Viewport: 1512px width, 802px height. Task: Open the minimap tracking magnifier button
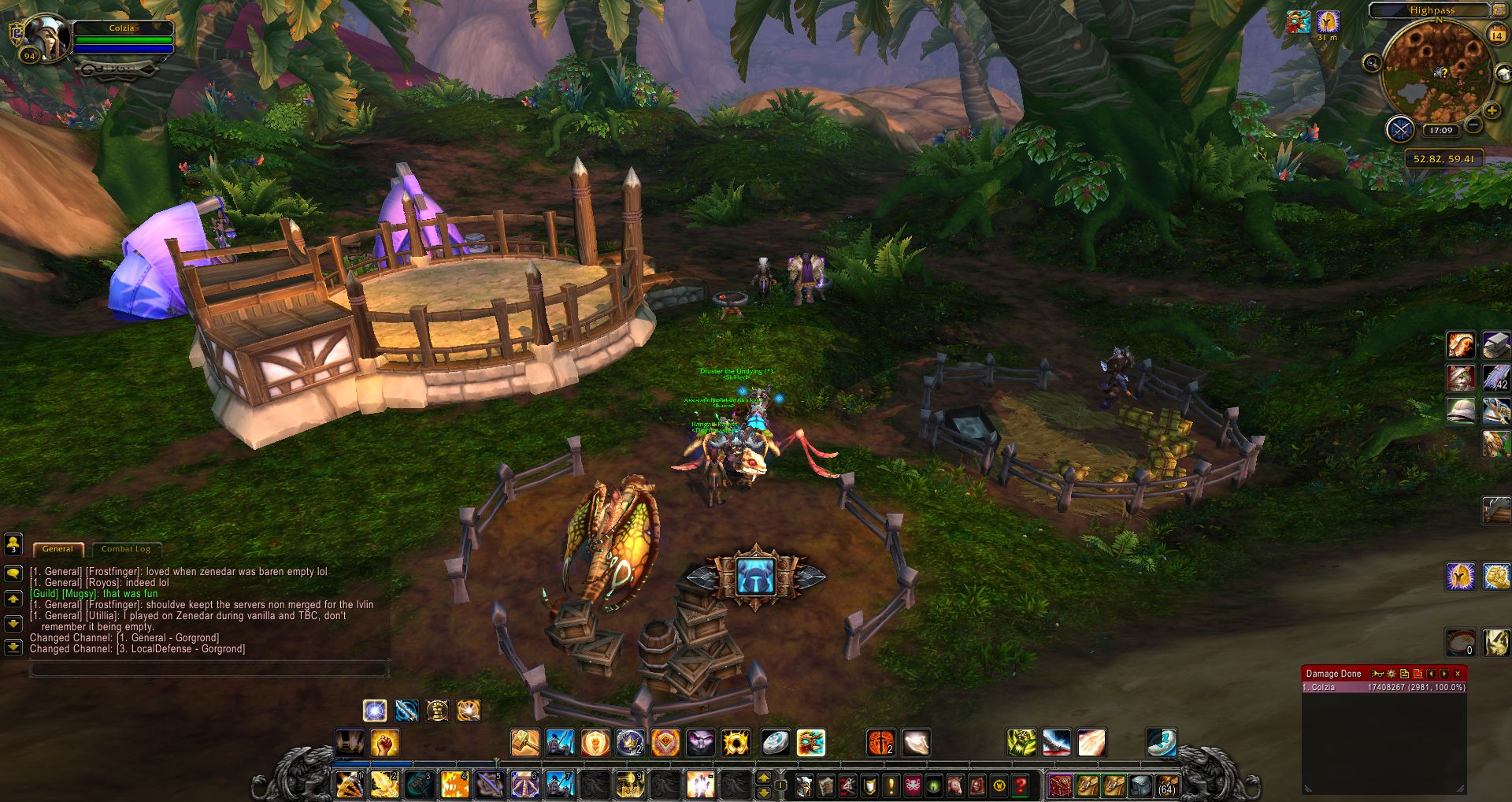1372,63
